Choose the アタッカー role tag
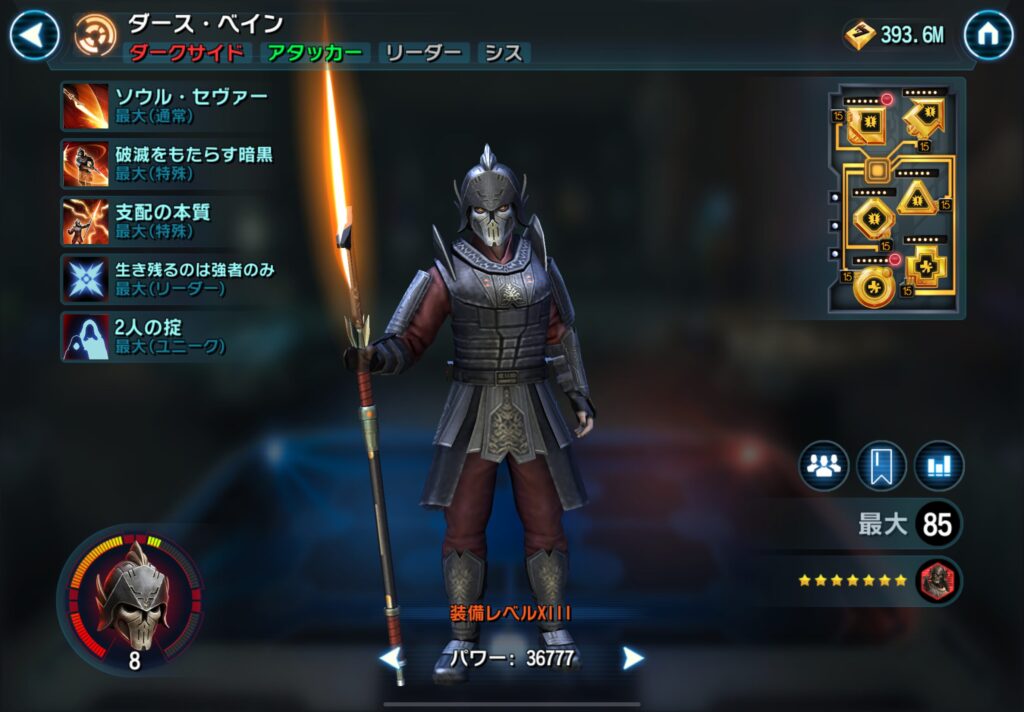1024x712 pixels. [315, 53]
